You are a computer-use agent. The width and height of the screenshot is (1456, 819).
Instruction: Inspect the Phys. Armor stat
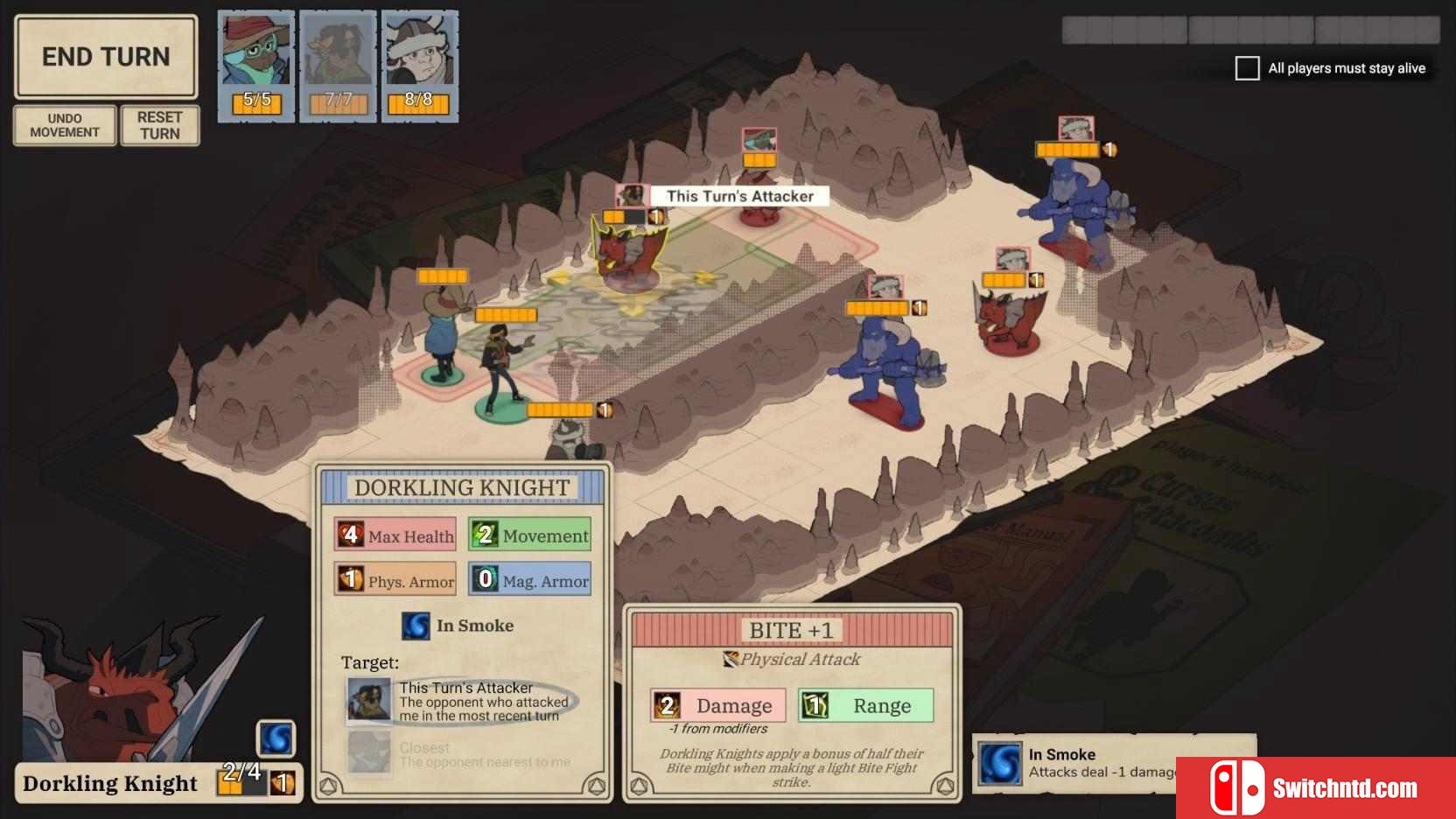click(x=395, y=580)
